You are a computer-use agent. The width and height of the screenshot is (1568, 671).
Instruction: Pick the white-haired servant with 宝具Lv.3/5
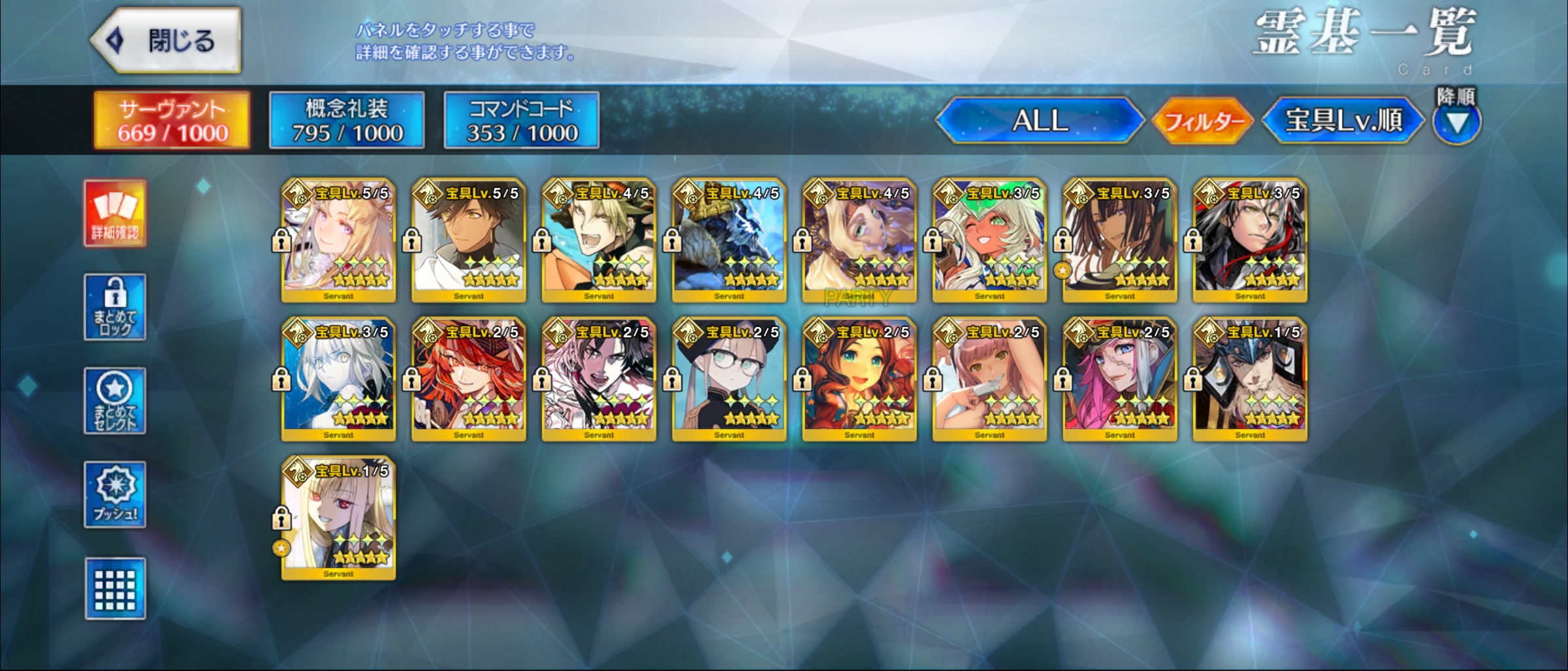(x=338, y=379)
